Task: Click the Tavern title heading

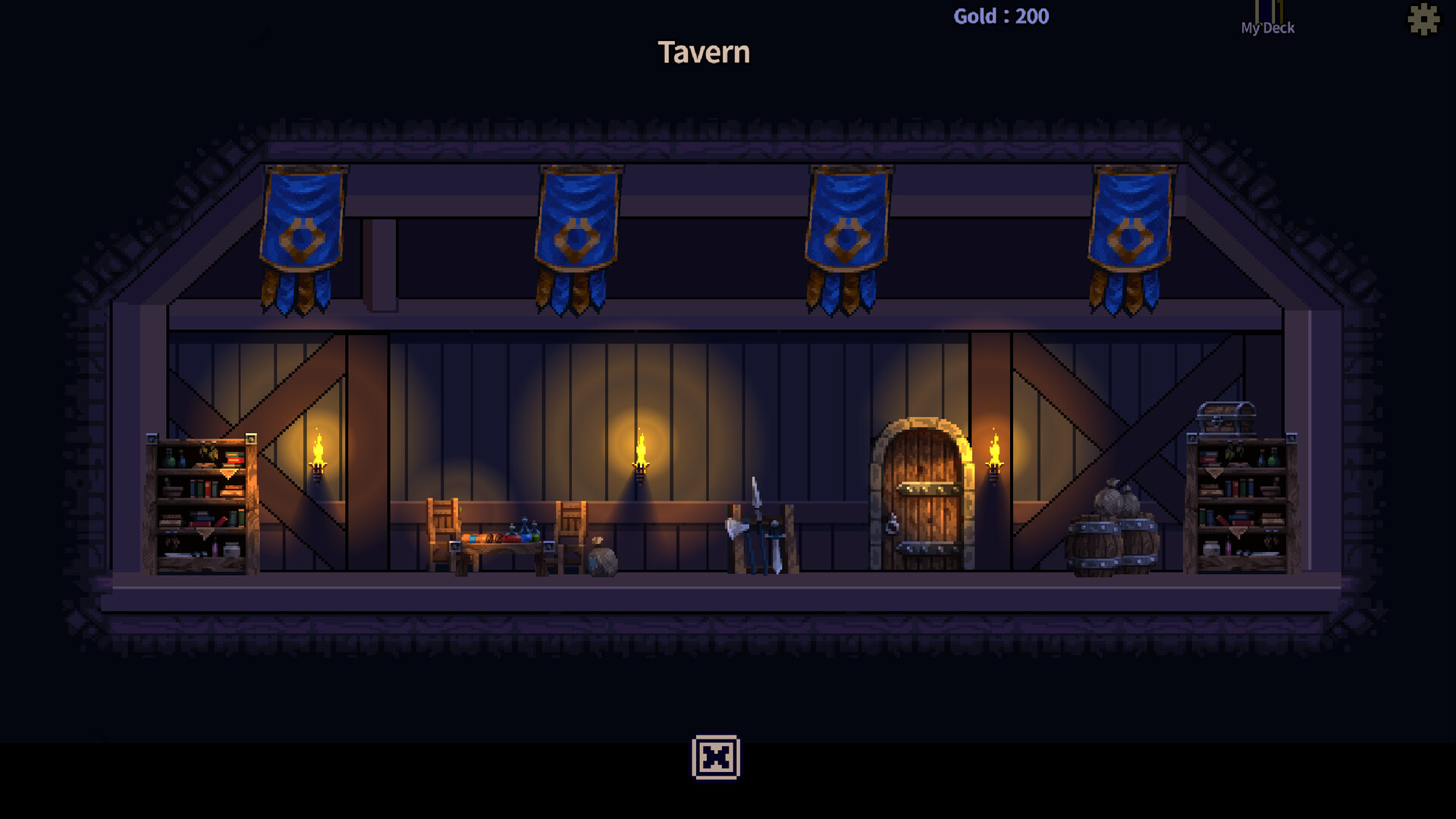Action: click(x=704, y=52)
